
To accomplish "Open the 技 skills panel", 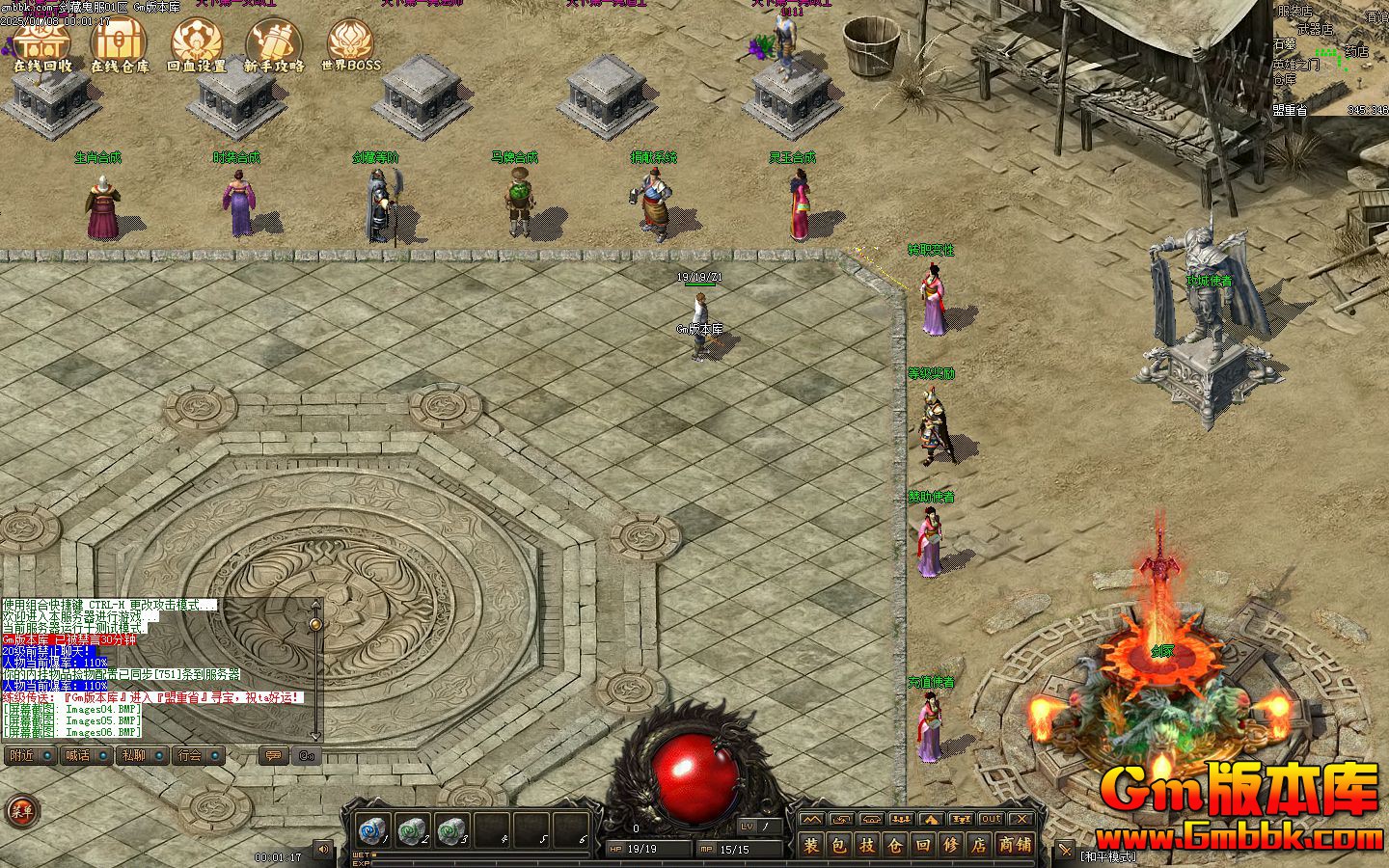I will [x=867, y=846].
